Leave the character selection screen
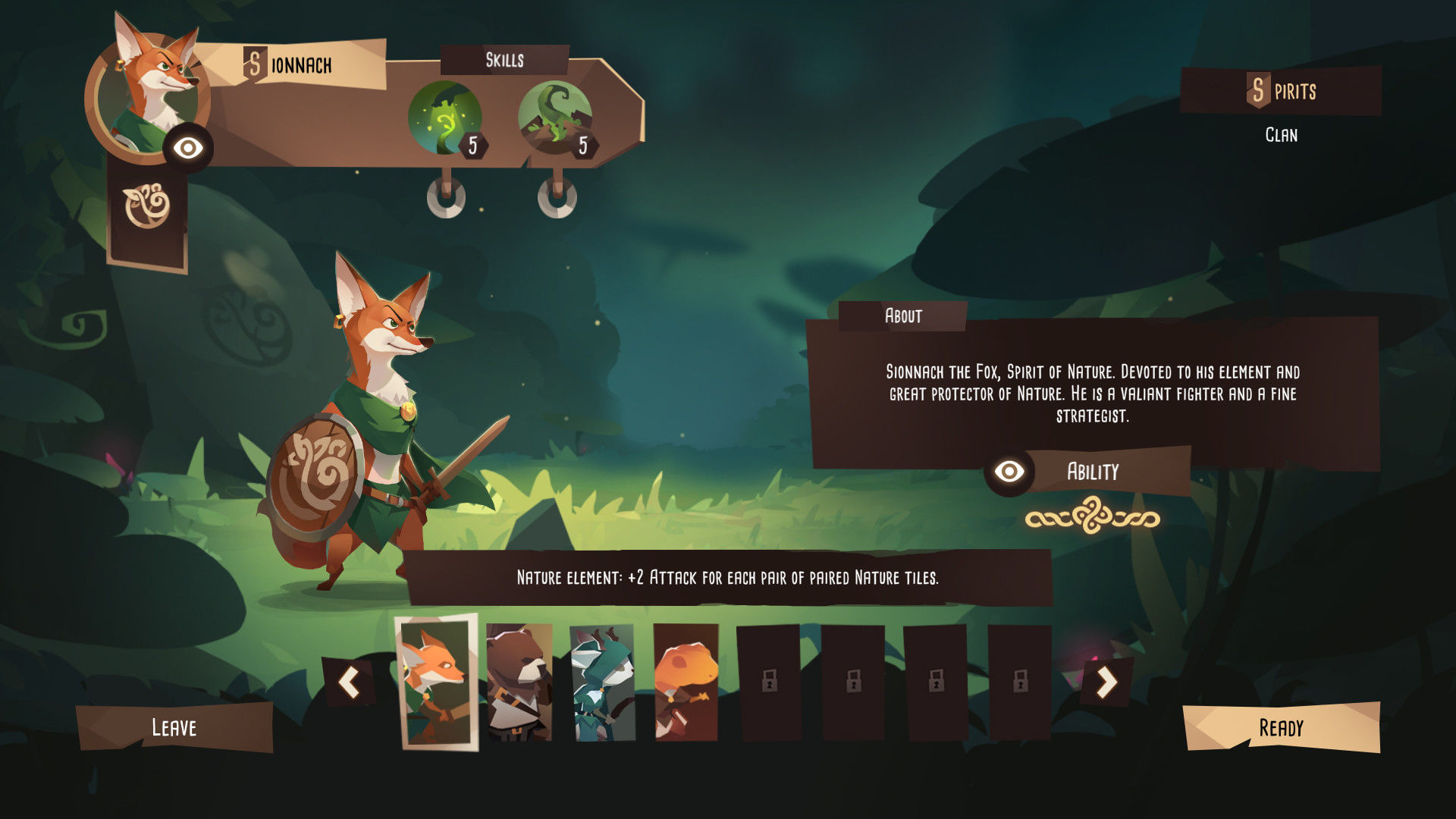 (174, 727)
